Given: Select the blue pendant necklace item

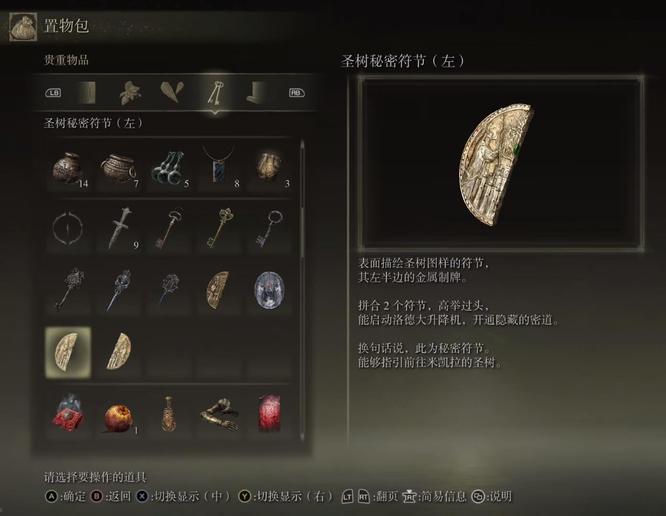Looking at the screenshot, I should [218, 167].
